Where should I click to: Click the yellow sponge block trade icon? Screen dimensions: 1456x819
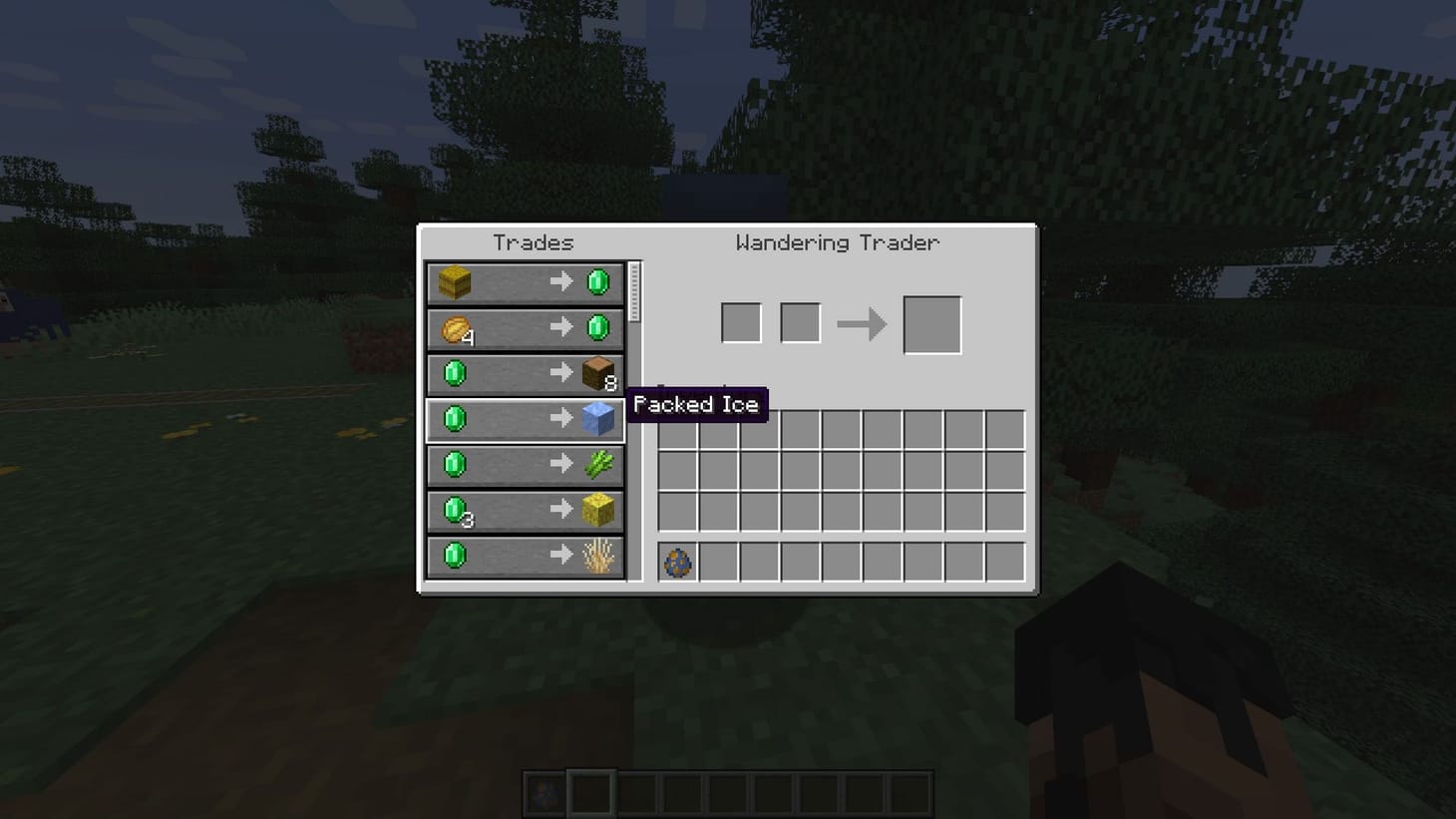point(599,510)
